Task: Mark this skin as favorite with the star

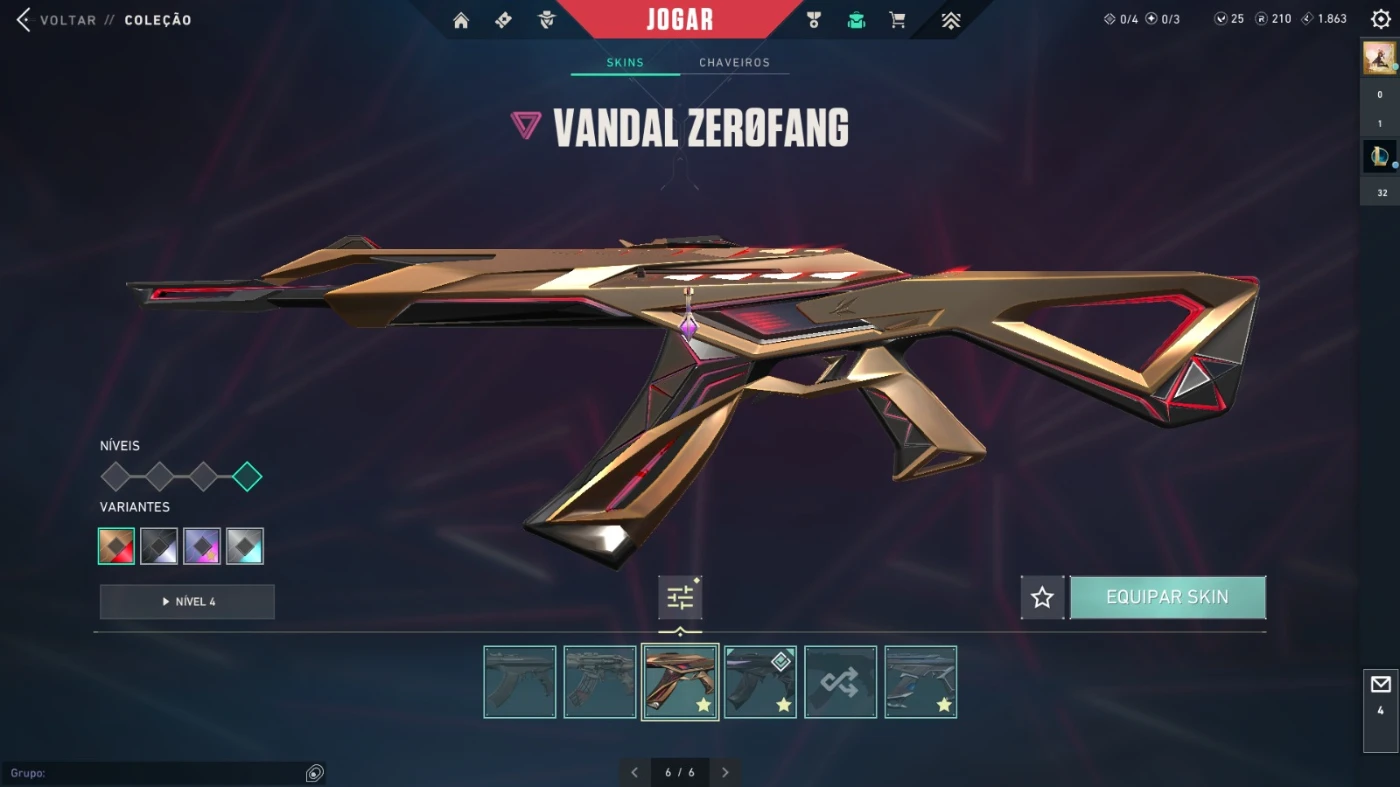Action: 1042,598
